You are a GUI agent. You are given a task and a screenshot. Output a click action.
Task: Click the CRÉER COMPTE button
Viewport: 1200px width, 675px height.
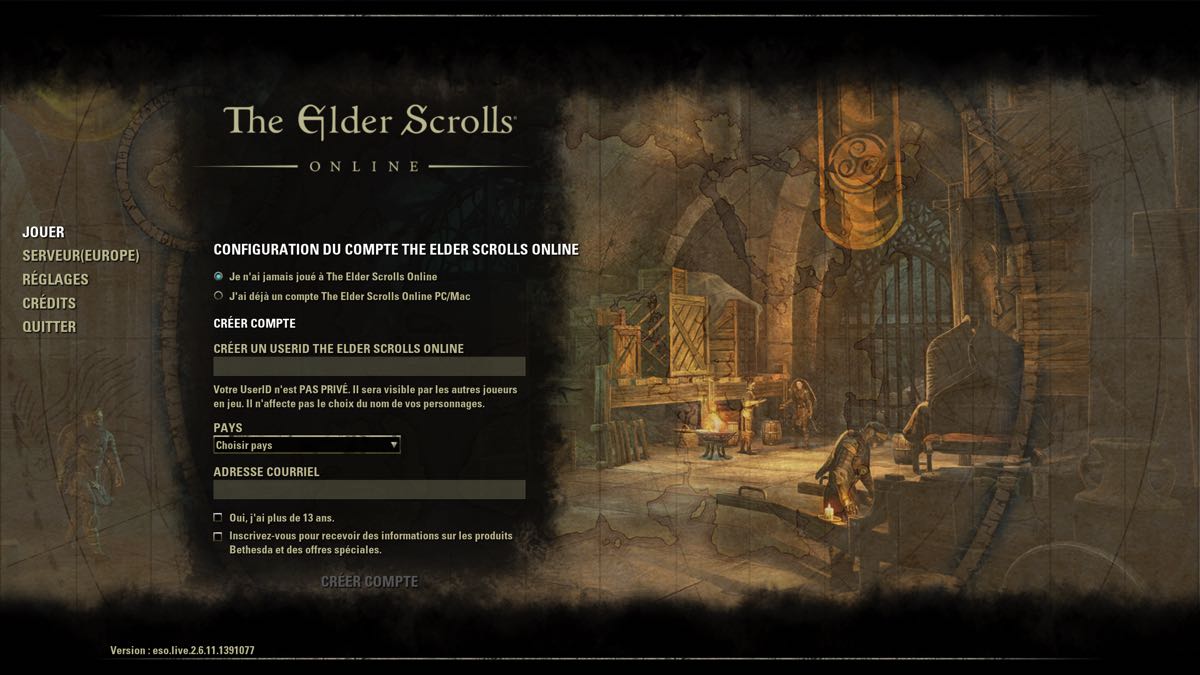click(x=369, y=582)
